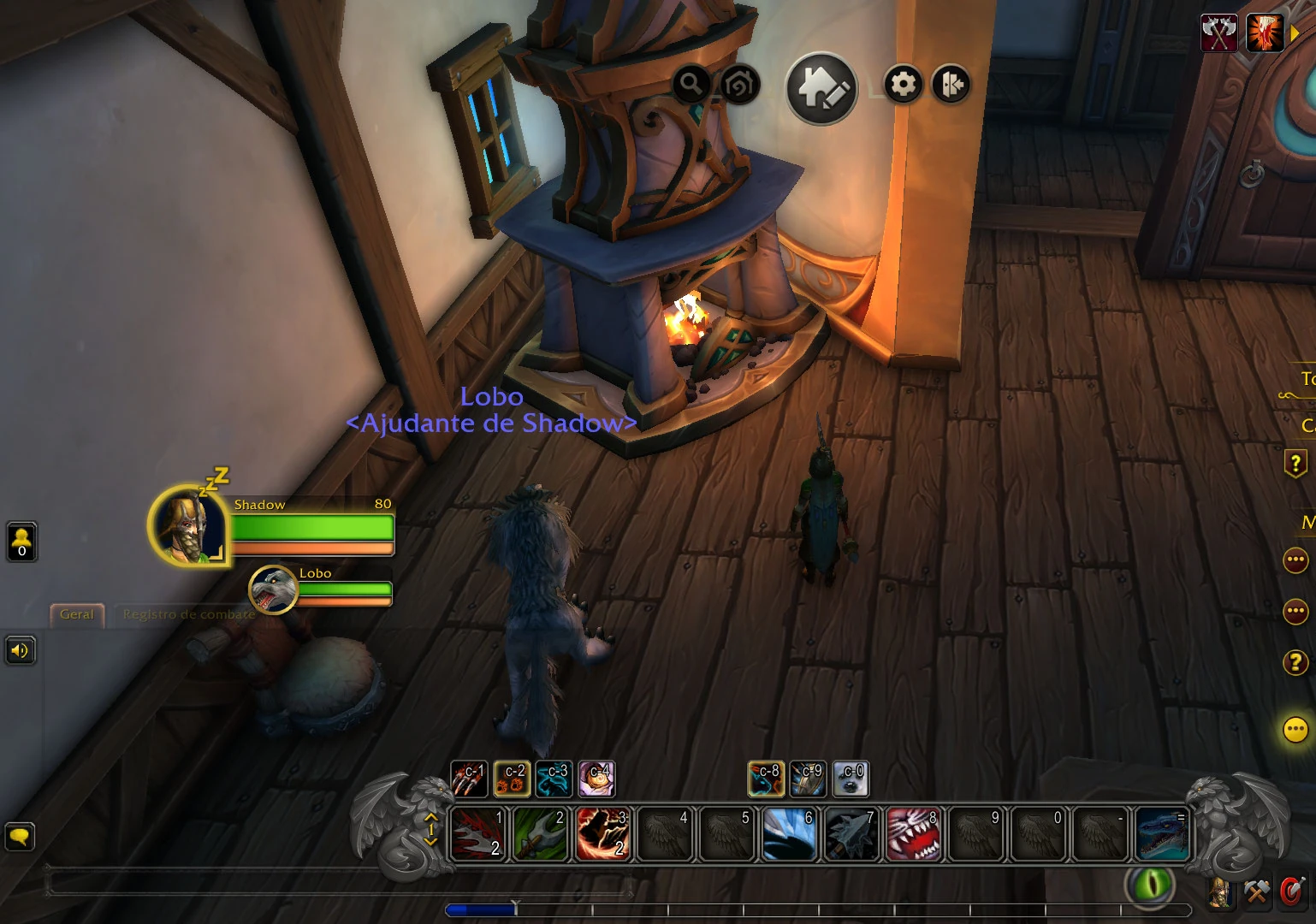Open the housing settings gear
The height and width of the screenshot is (924, 1316).
tap(903, 84)
